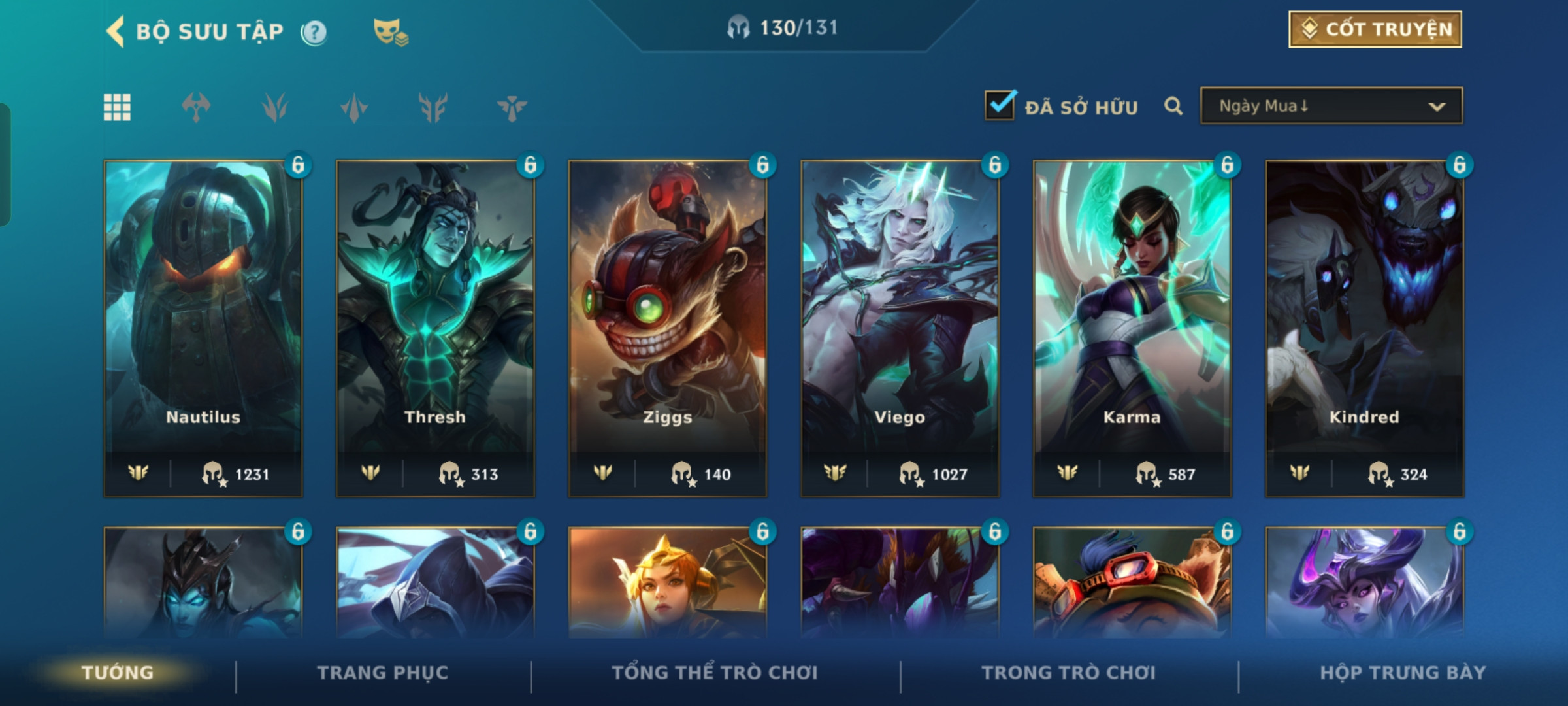This screenshot has width=1568, height=706.
Task: Select the Karma champion card
Action: pos(1132,328)
